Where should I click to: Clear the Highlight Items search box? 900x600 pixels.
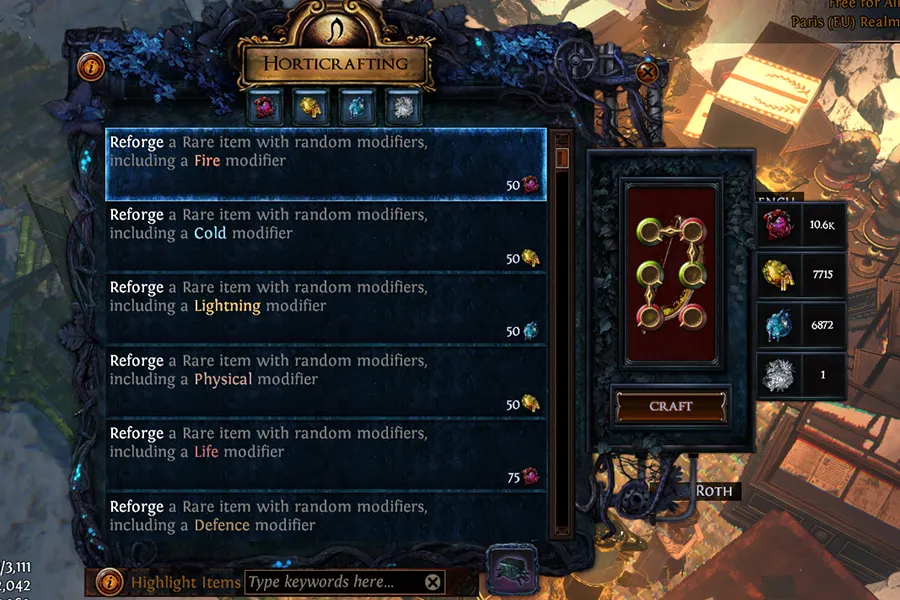click(432, 582)
